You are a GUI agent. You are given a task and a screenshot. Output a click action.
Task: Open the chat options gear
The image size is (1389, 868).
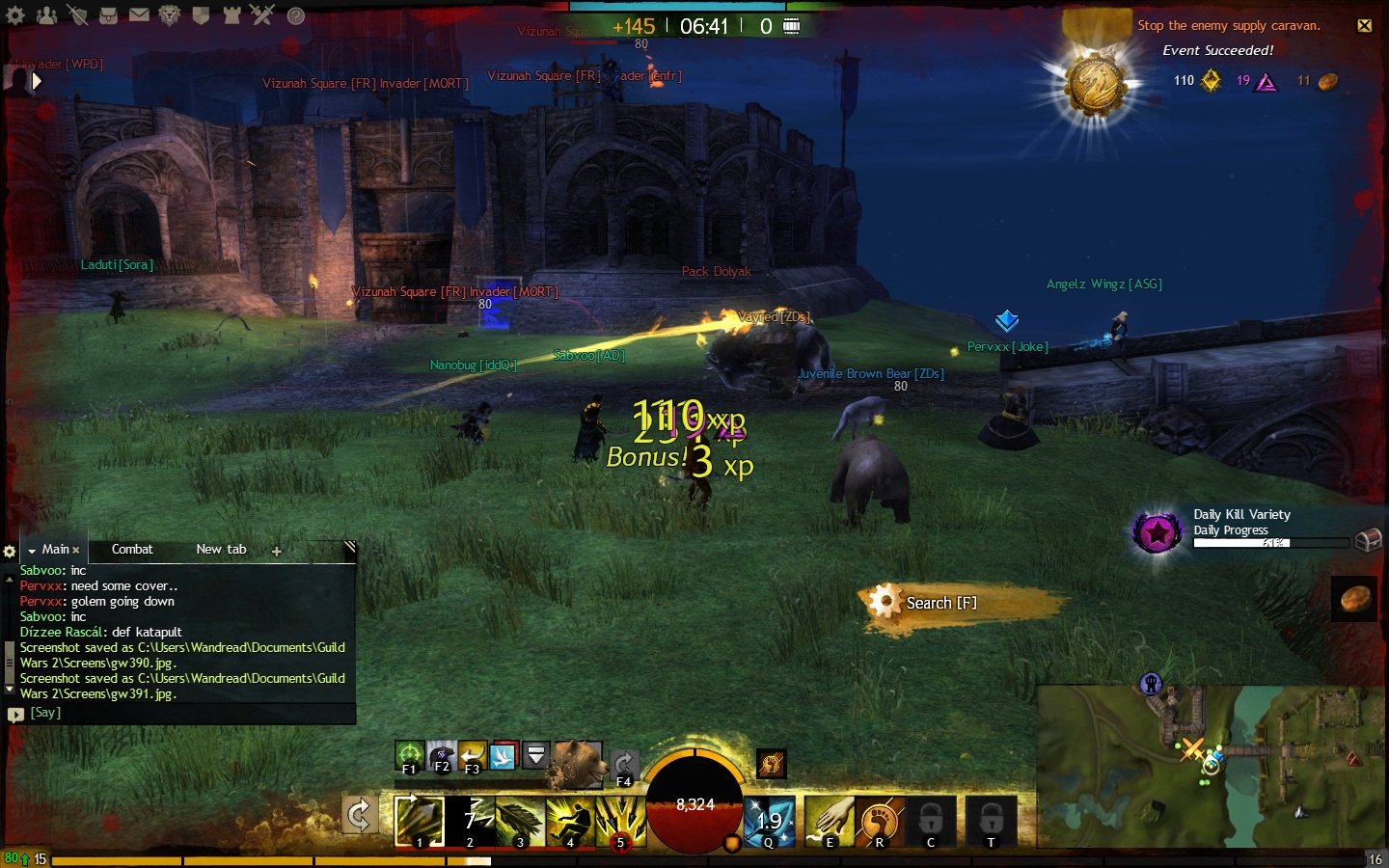point(10,552)
